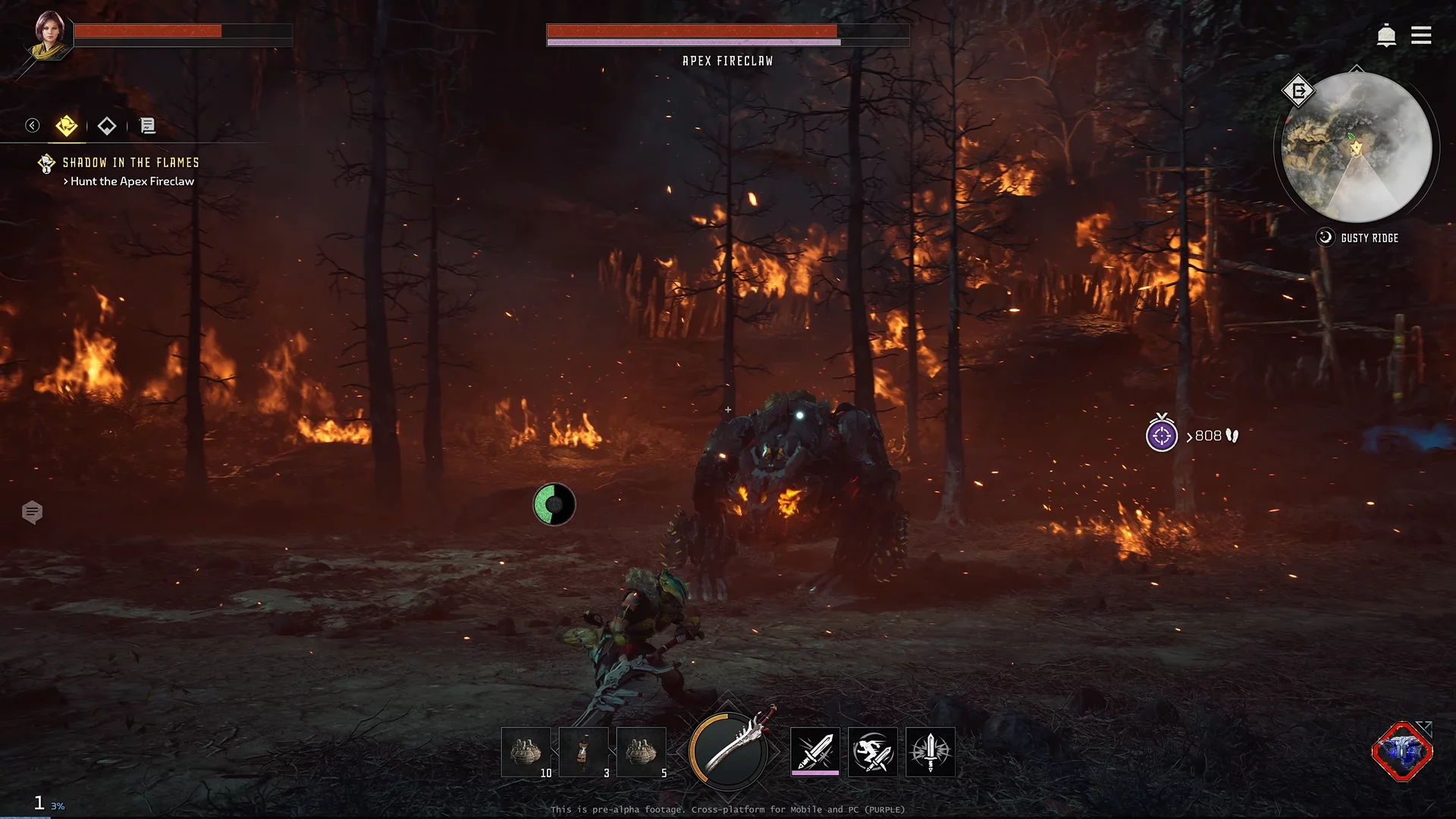Open the chat bubble icon

coord(32,513)
